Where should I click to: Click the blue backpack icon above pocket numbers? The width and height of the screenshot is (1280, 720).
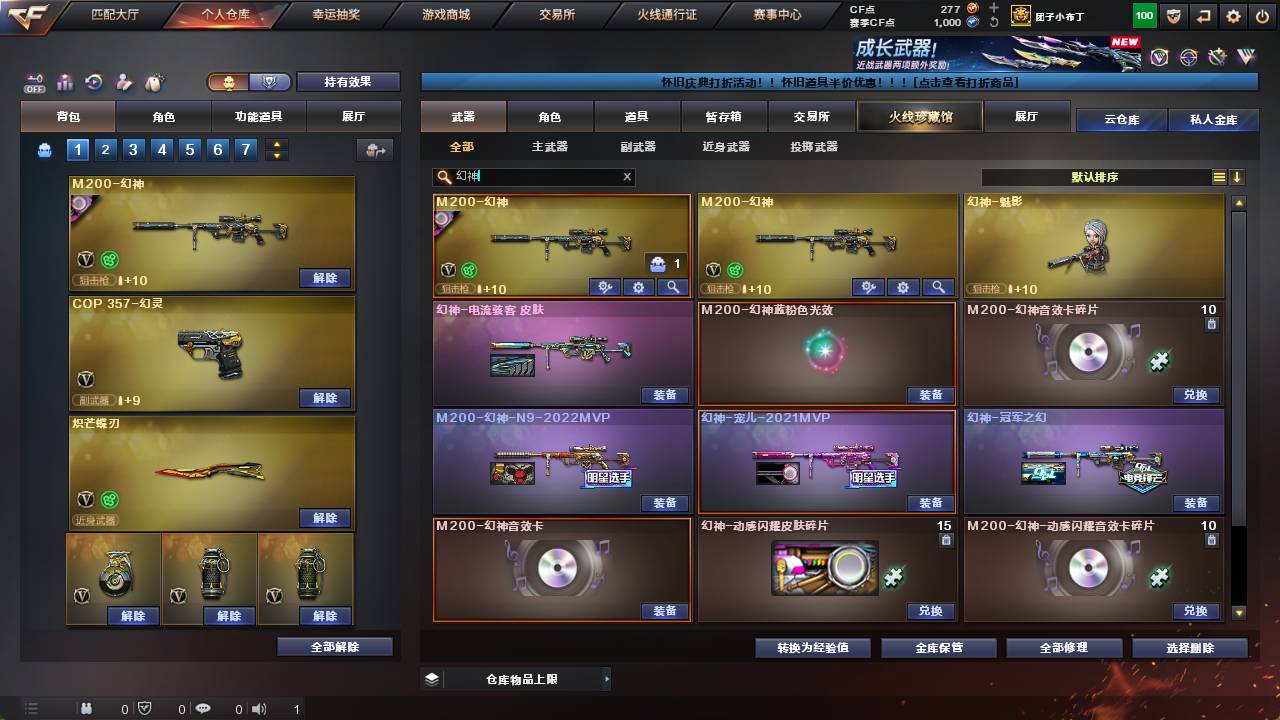[x=42, y=150]
